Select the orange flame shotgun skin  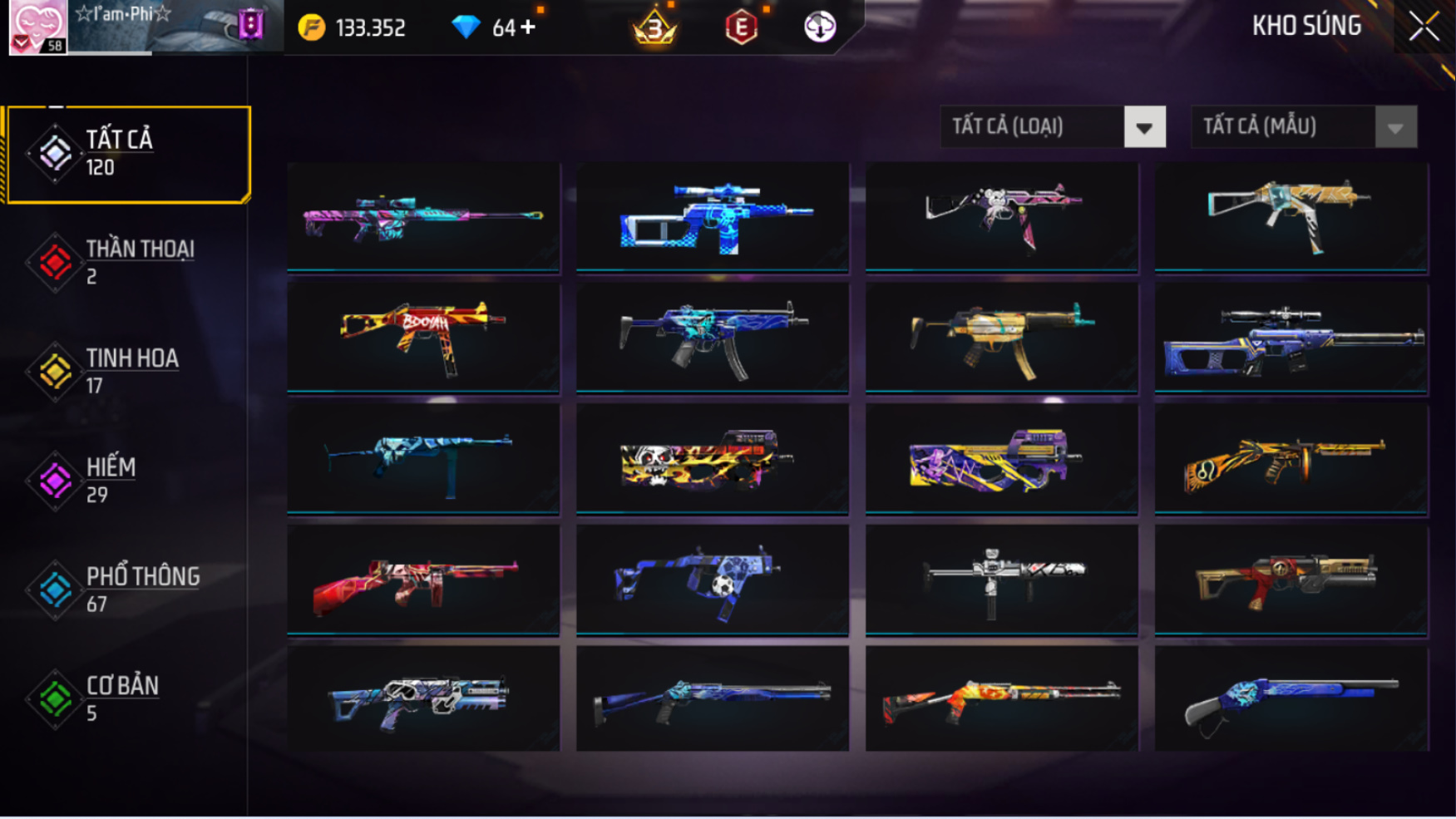(x=1002, y=699)
